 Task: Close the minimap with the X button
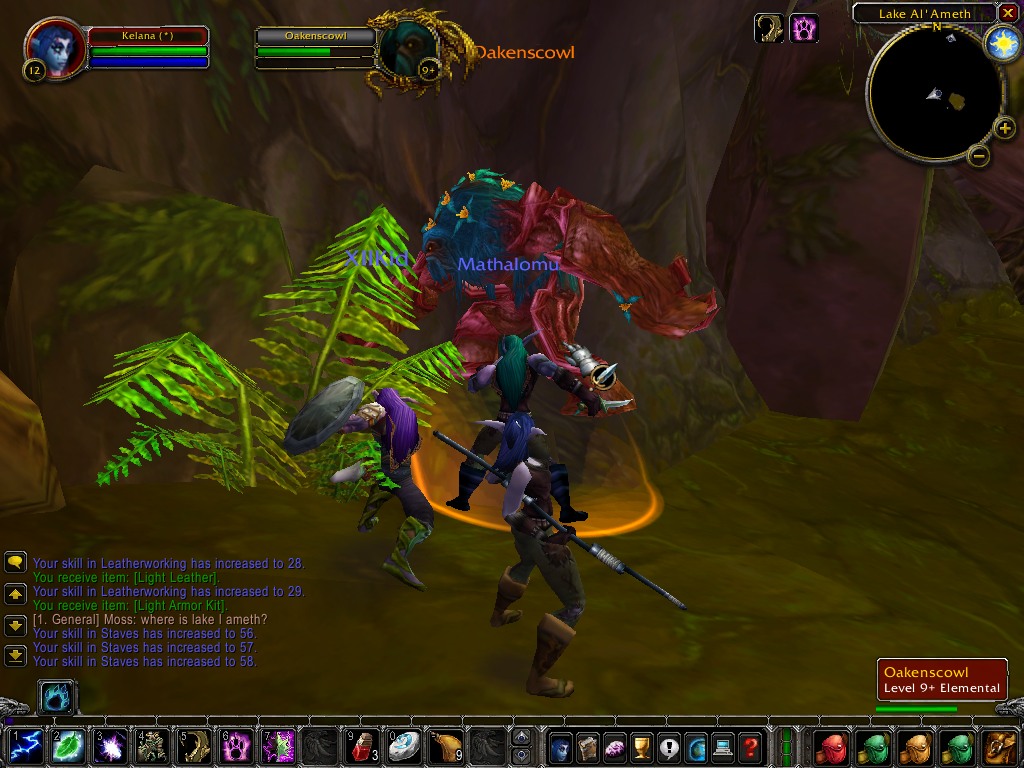tap(1008, 13)
